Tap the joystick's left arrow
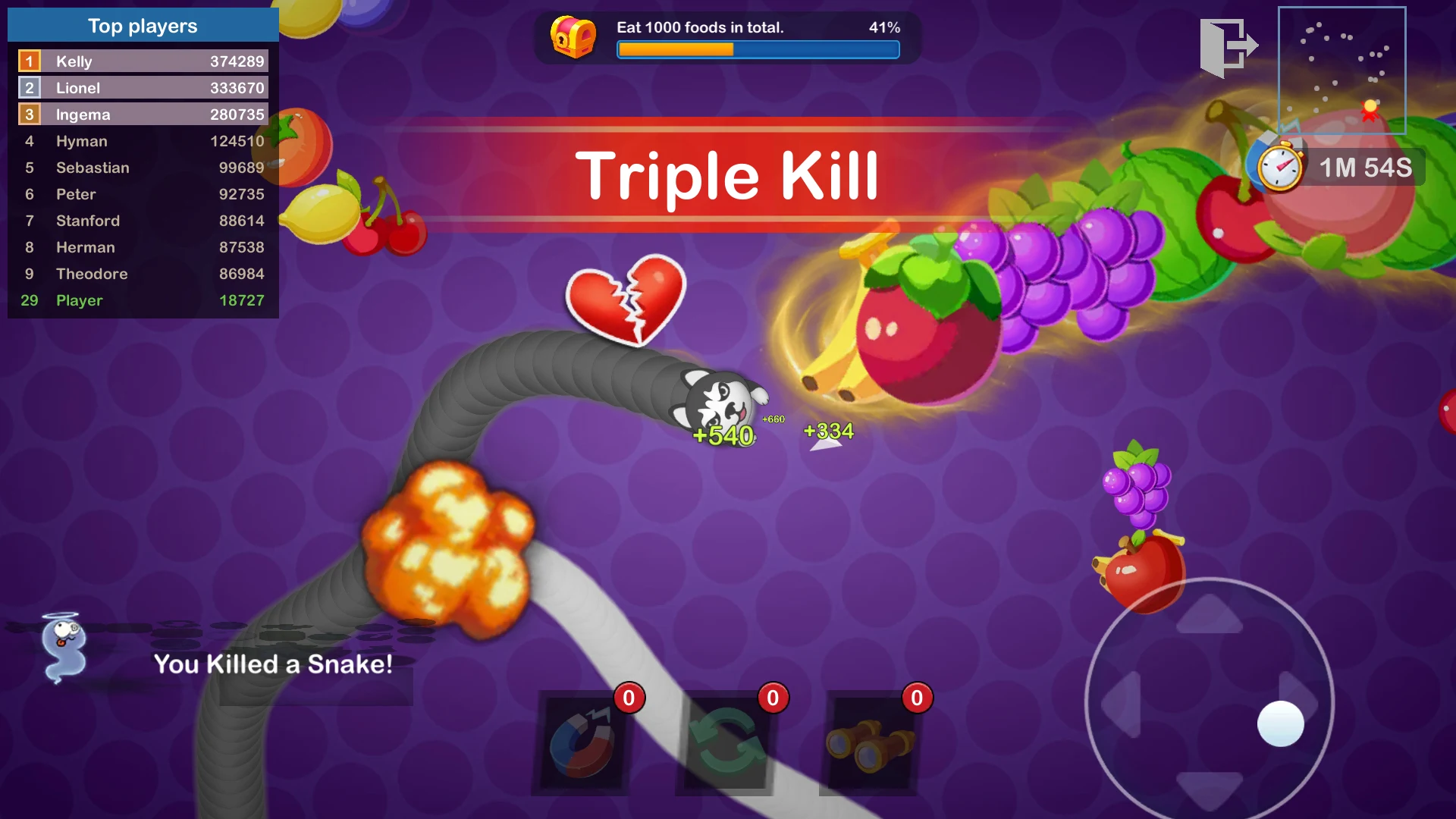1456x819 pixels. click(1122, 704)
